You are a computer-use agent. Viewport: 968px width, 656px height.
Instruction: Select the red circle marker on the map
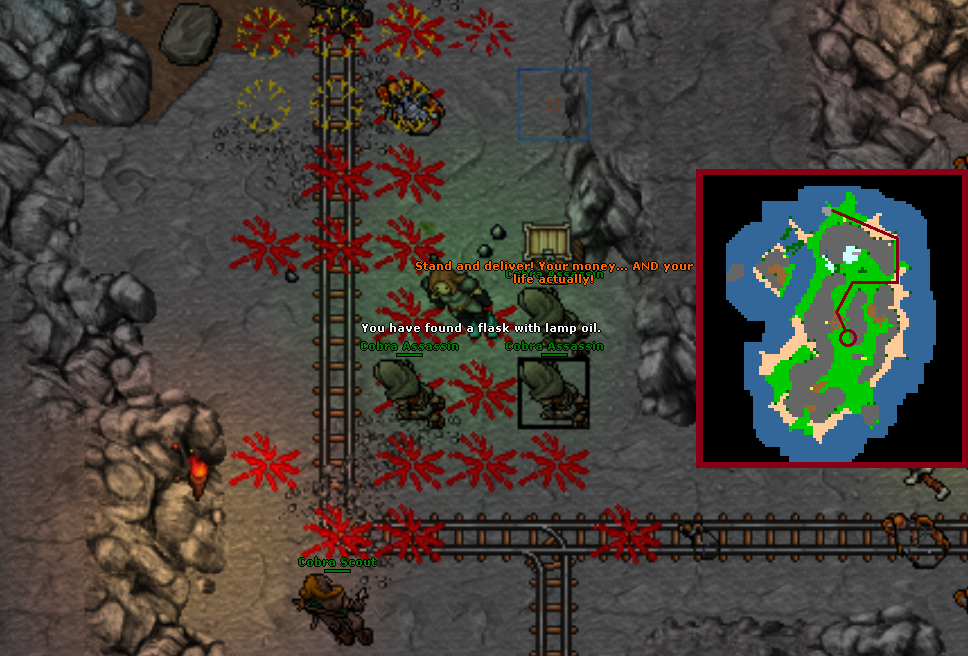point(848,338)
